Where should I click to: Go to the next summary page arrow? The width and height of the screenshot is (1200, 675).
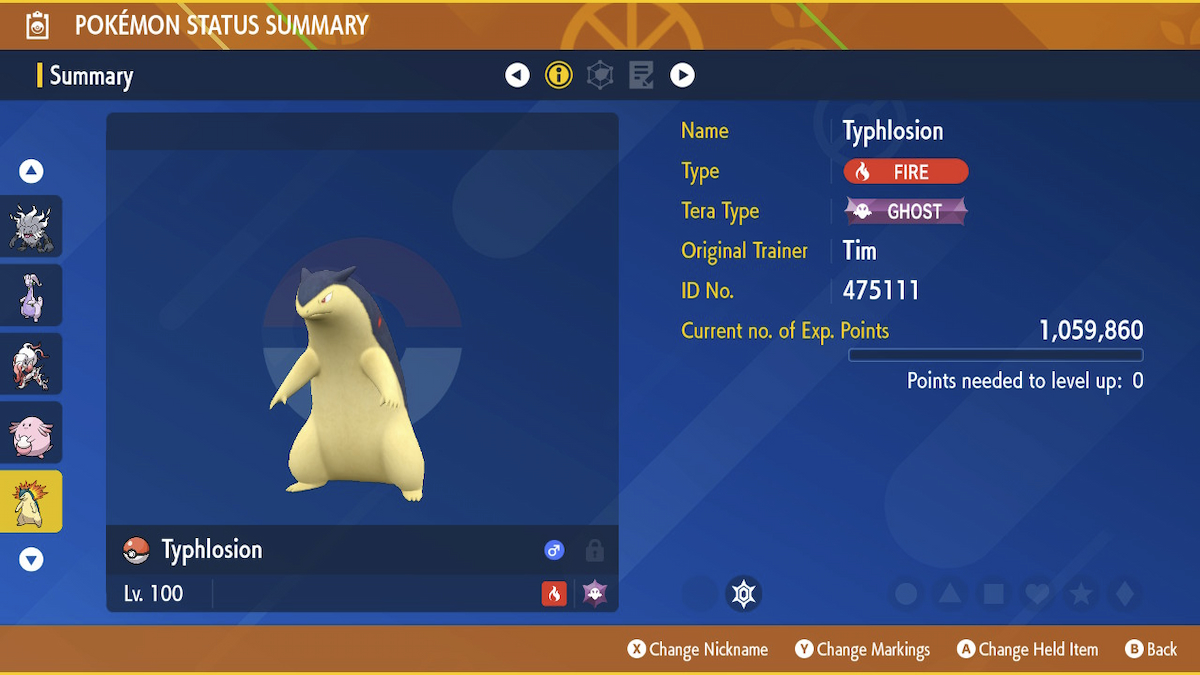click(682, 75)
